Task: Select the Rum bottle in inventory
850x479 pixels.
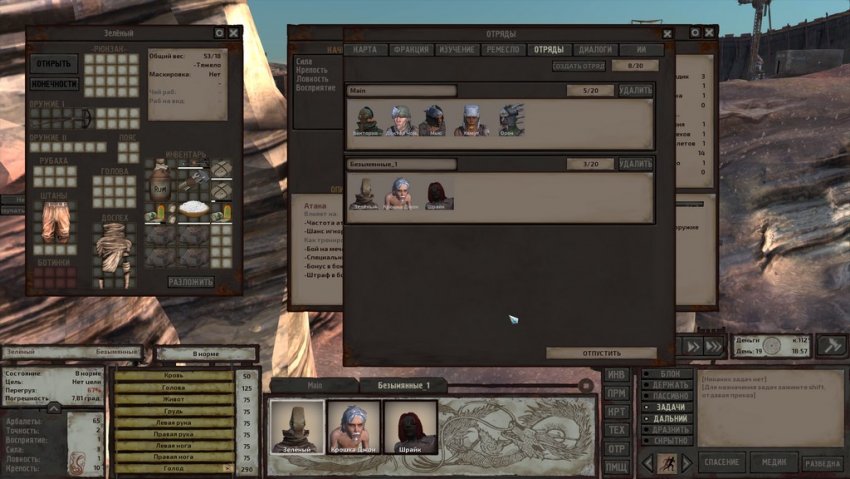Action: (160, 186)
